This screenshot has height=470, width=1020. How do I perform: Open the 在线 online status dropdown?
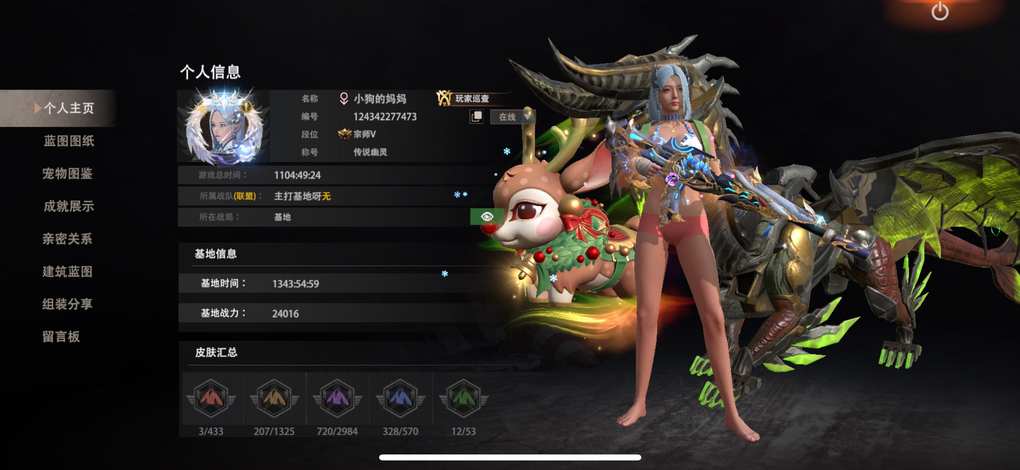click(510, 117)
